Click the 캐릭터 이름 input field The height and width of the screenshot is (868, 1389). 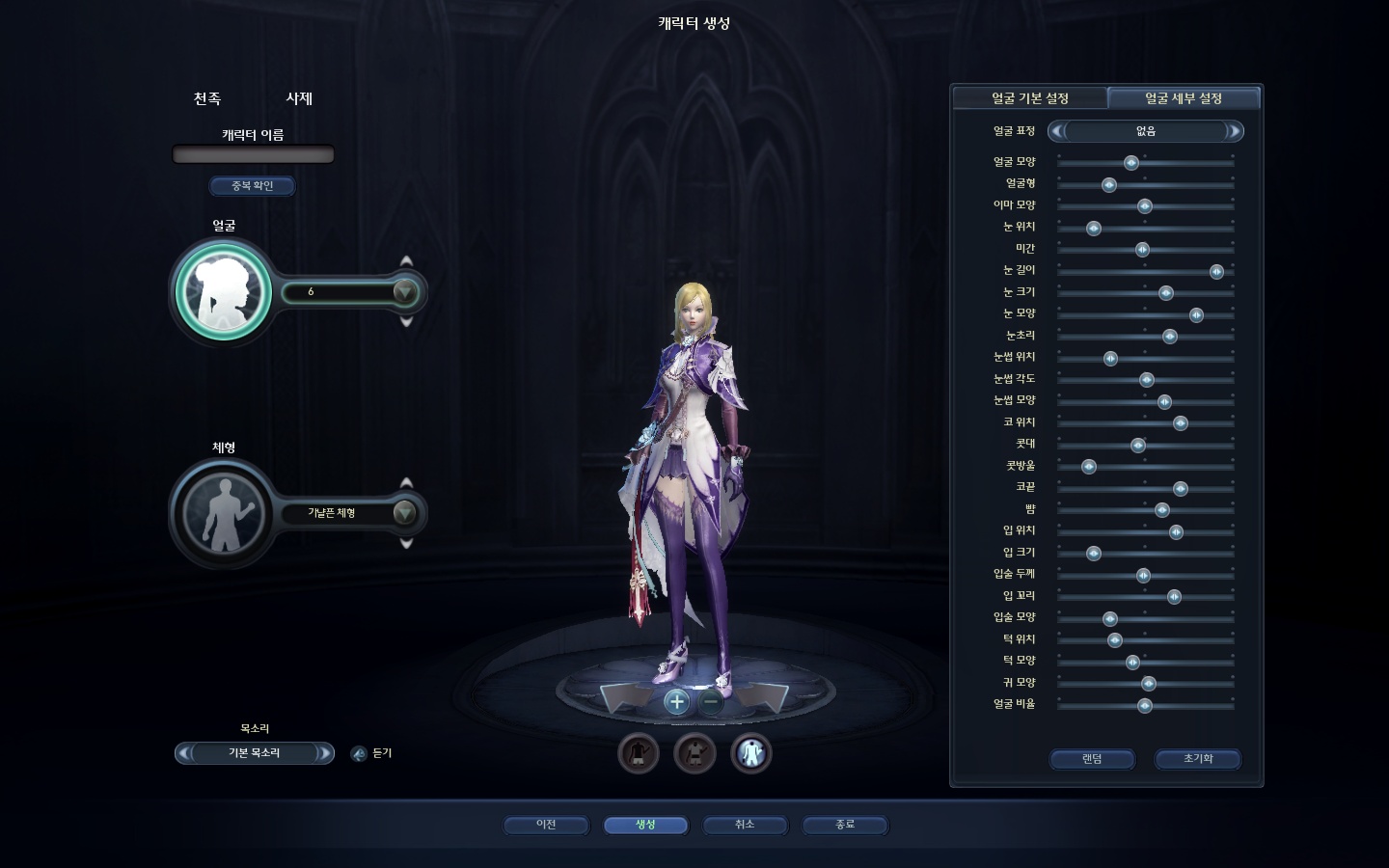pos(253,154)
